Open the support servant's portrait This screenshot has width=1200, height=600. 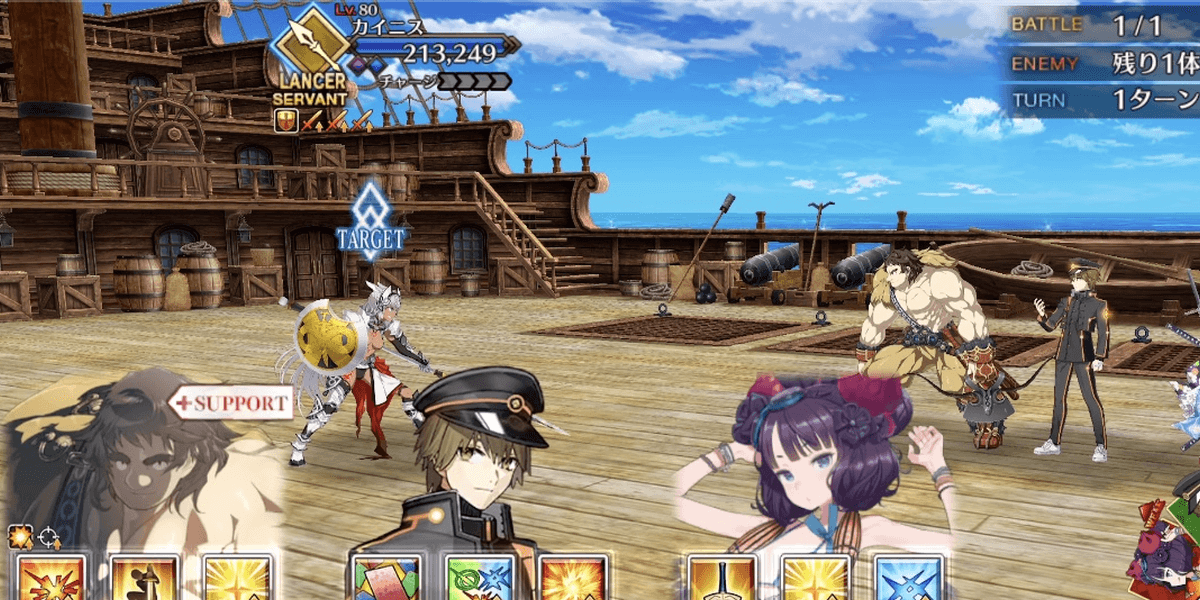pos(140,460)
